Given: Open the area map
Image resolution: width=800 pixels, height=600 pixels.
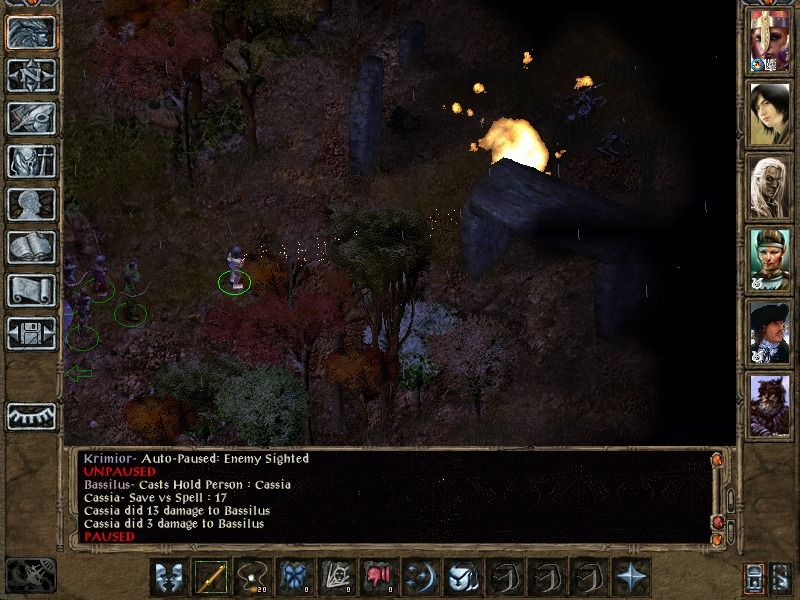Looking at the screenshot, I should click(31, 75).
